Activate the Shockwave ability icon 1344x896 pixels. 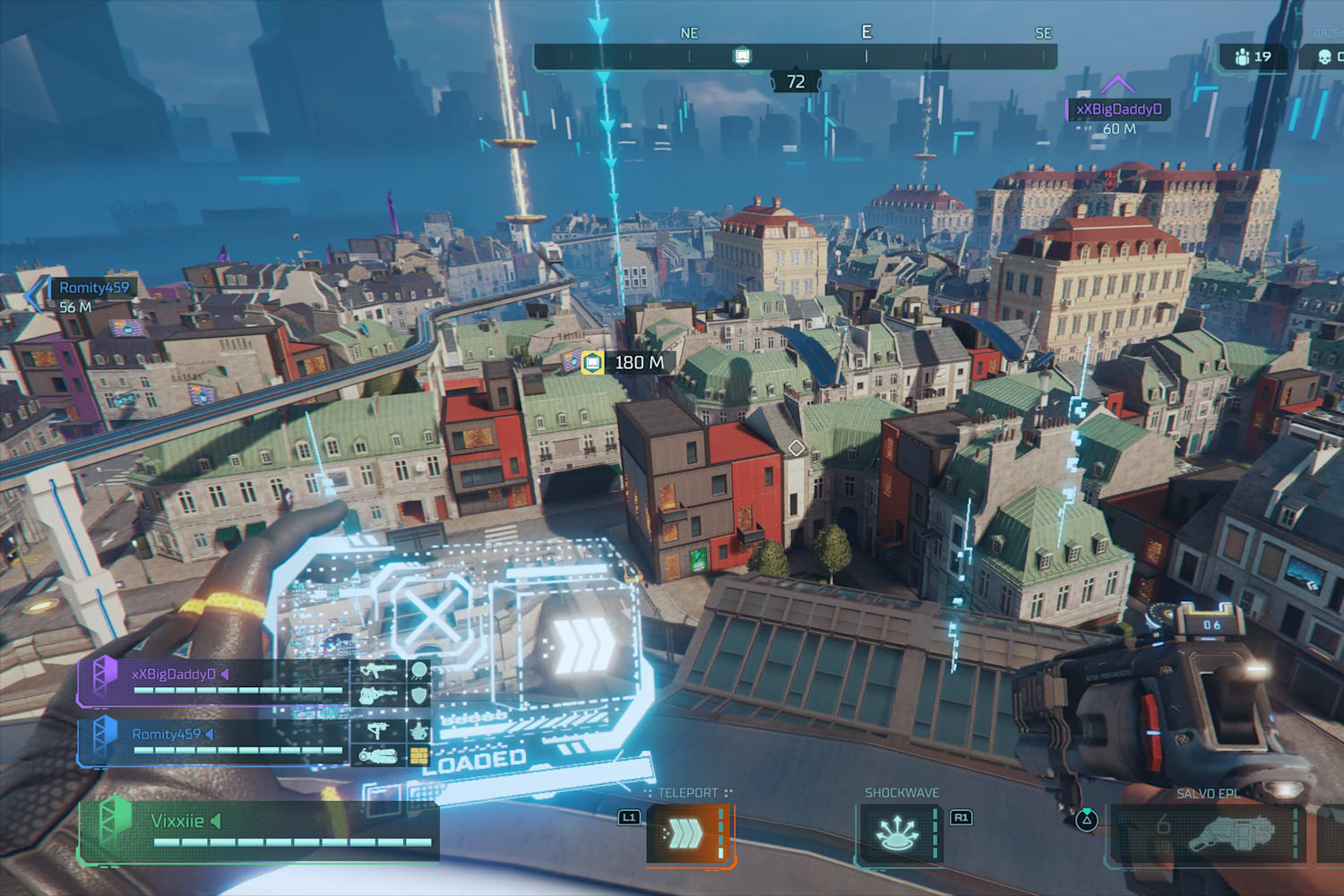(x=897, y=834)
